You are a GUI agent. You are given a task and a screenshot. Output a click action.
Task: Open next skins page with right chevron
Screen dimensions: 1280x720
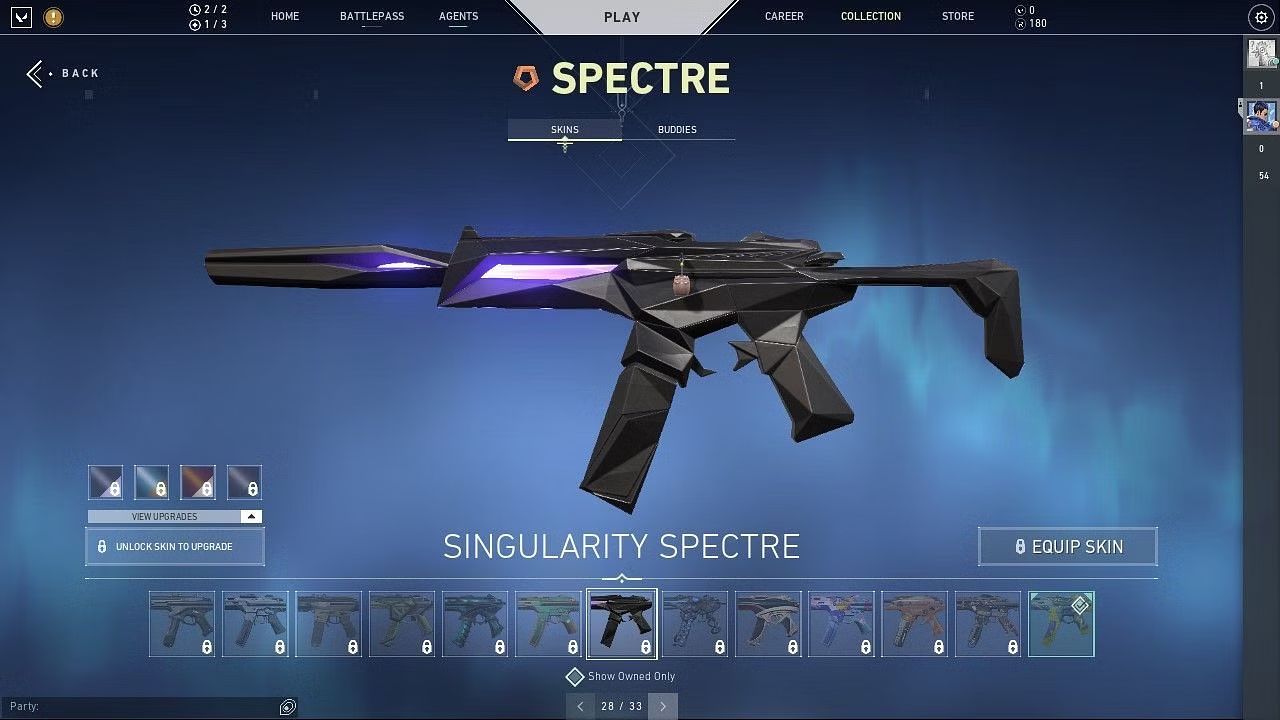(x=662, y=706)
